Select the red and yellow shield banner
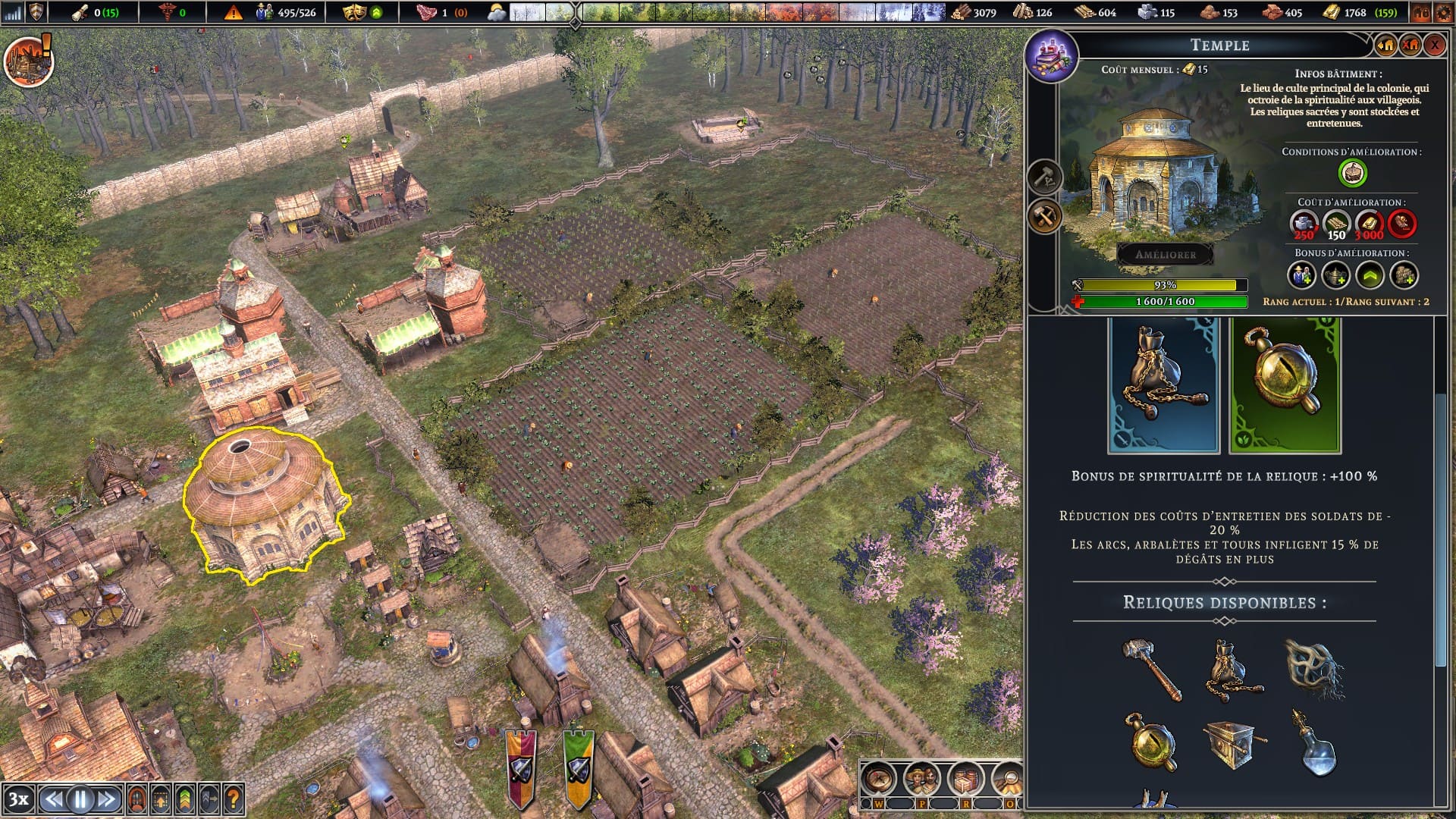This screenshot has height=819, width=1456. tap(521, 767)
